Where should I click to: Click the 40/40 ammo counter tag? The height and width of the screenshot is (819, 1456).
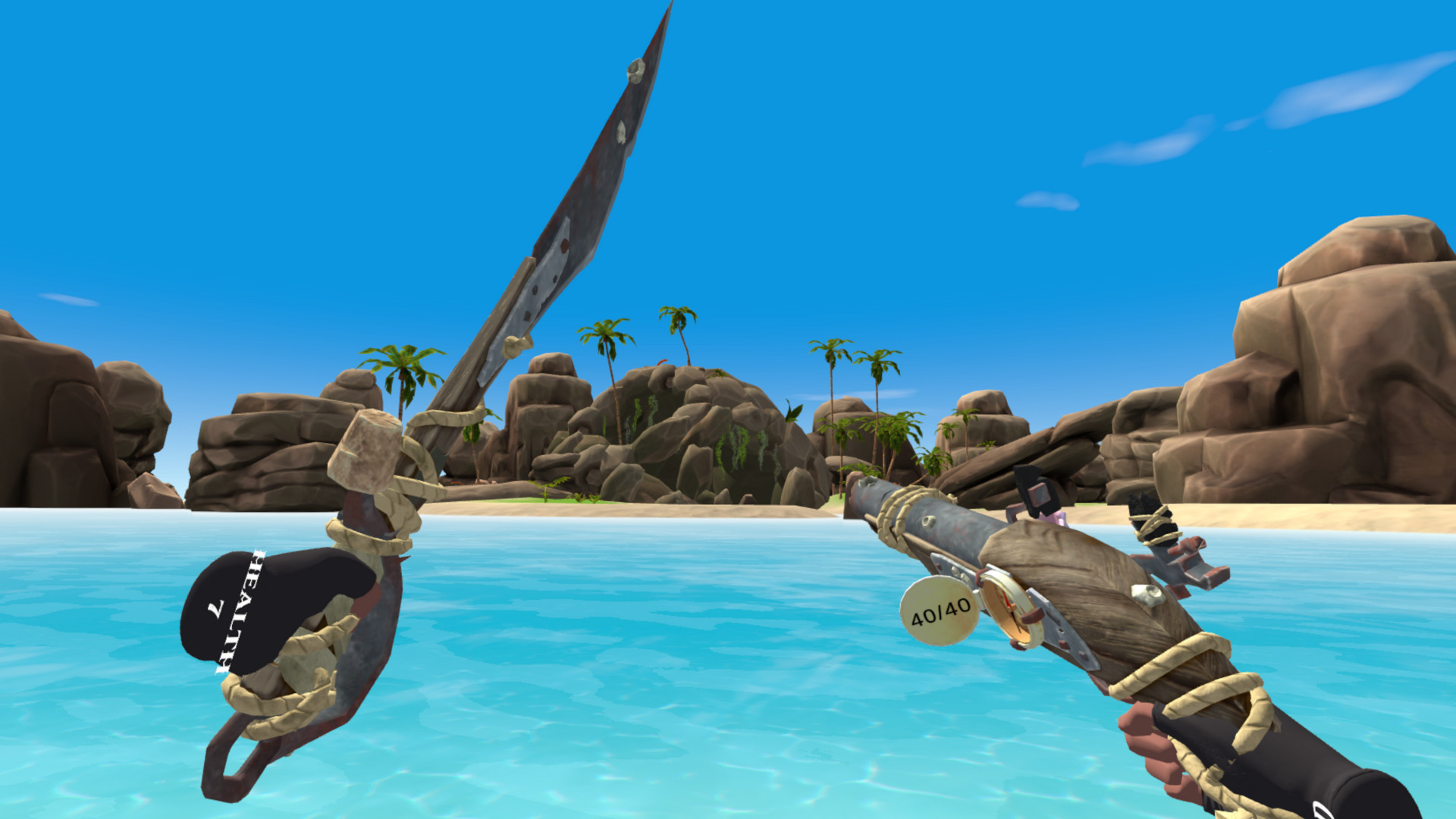pyautogui.click(x=937, y=610)
